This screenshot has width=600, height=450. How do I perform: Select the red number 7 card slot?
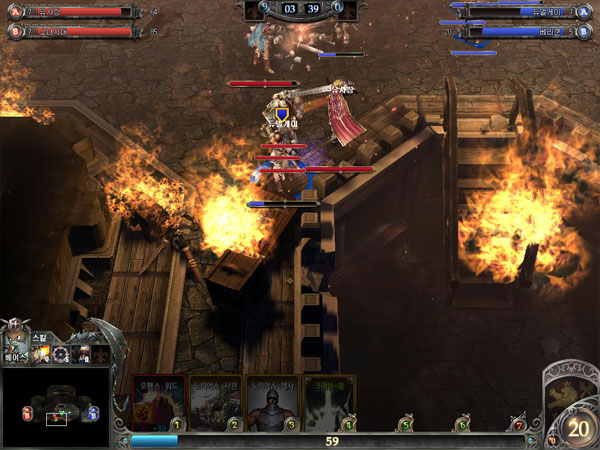coord(518,425)
